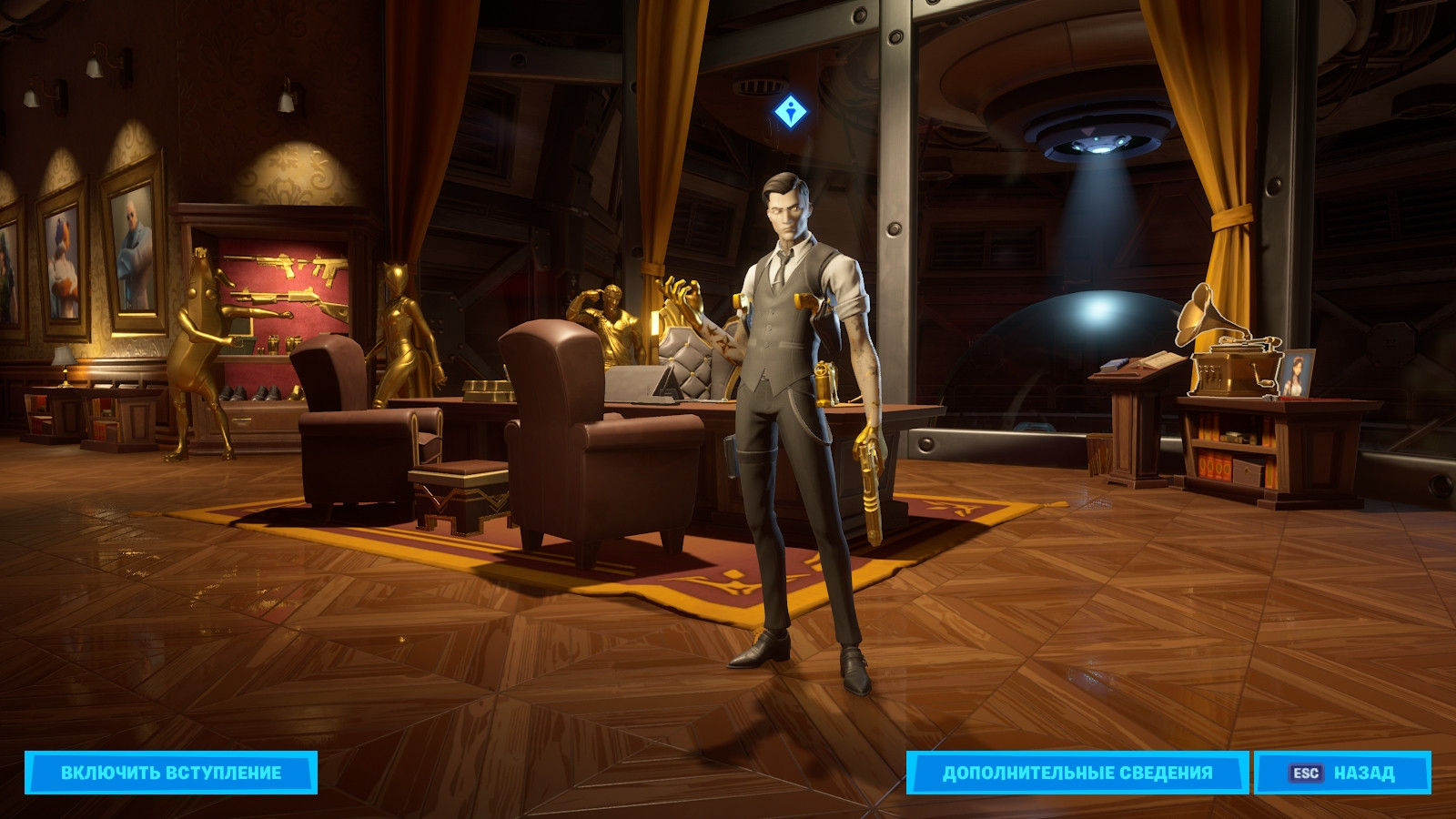Select the blue diamond info marker
Viewport: 1456px width, 819px height.
coord(790,113)
